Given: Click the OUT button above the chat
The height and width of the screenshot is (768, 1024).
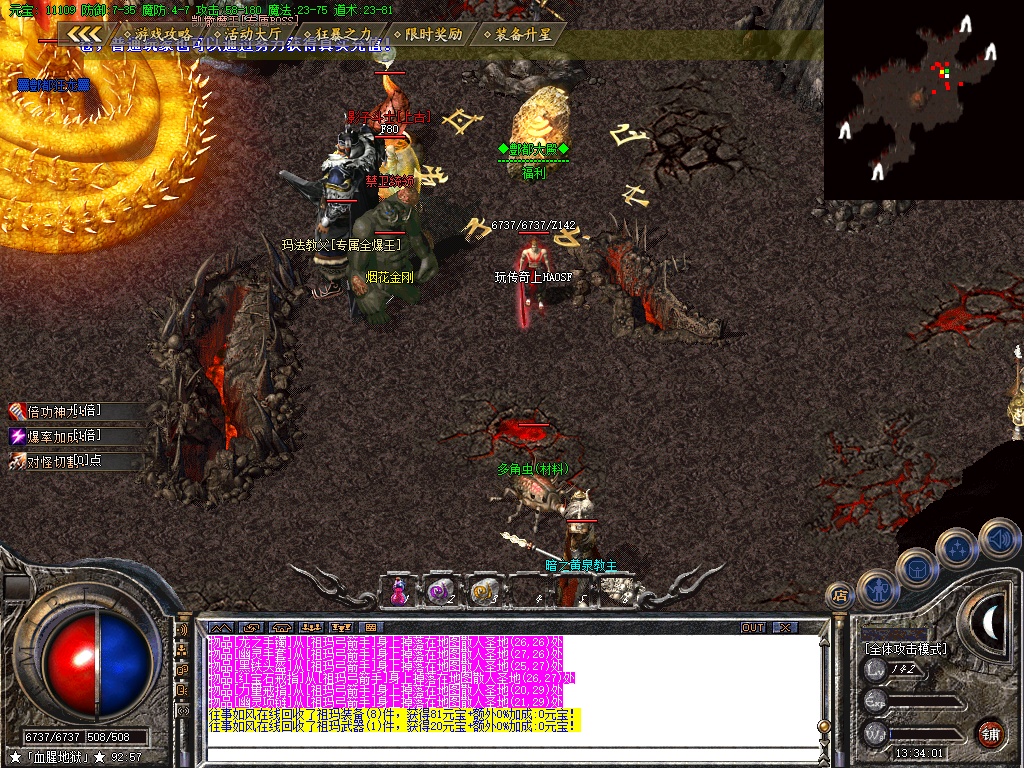Looking at the screenshot, I should pyautogui.click(x=752, y=627).
